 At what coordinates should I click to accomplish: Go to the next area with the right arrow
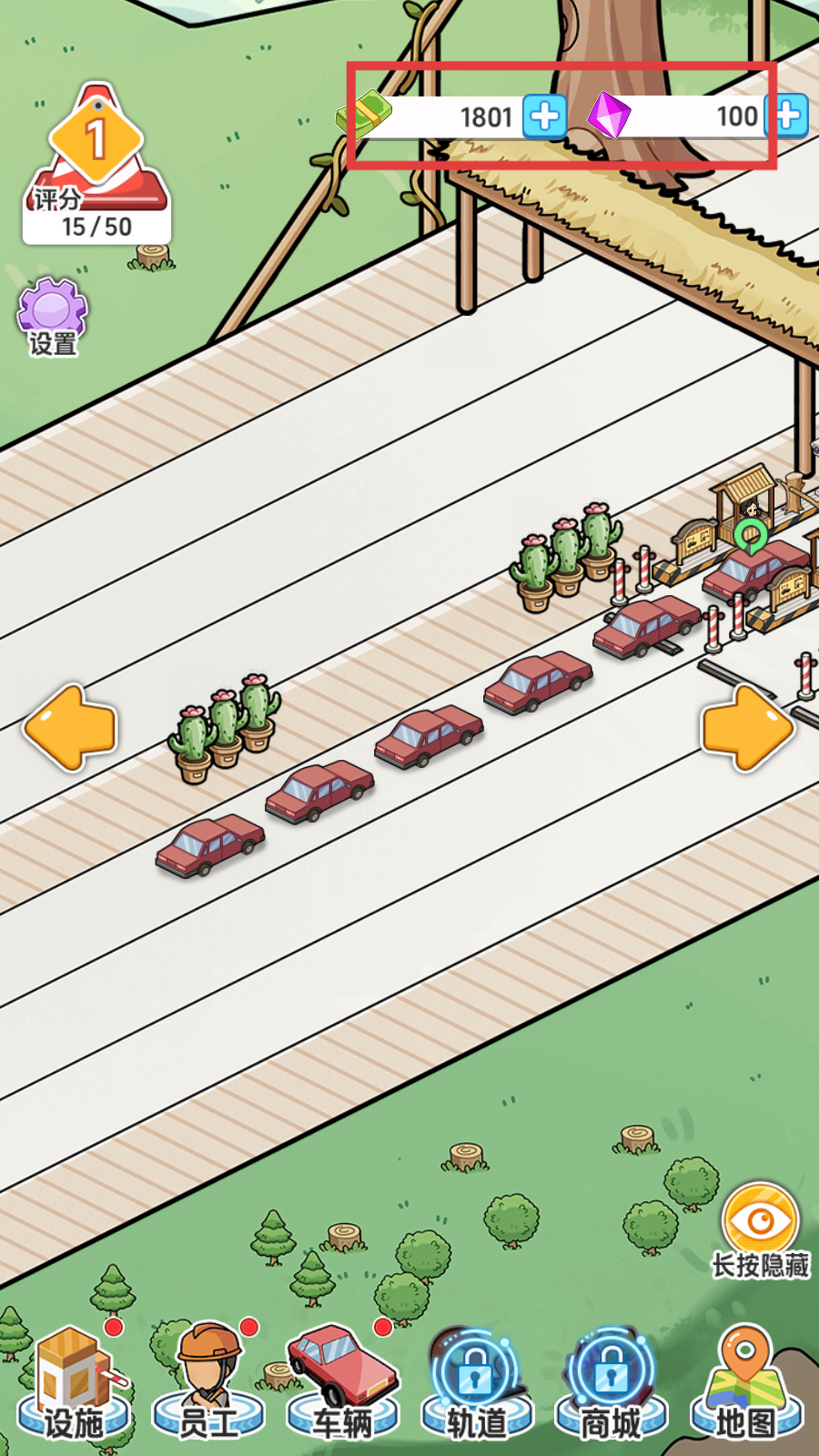(x=747, y=728)
